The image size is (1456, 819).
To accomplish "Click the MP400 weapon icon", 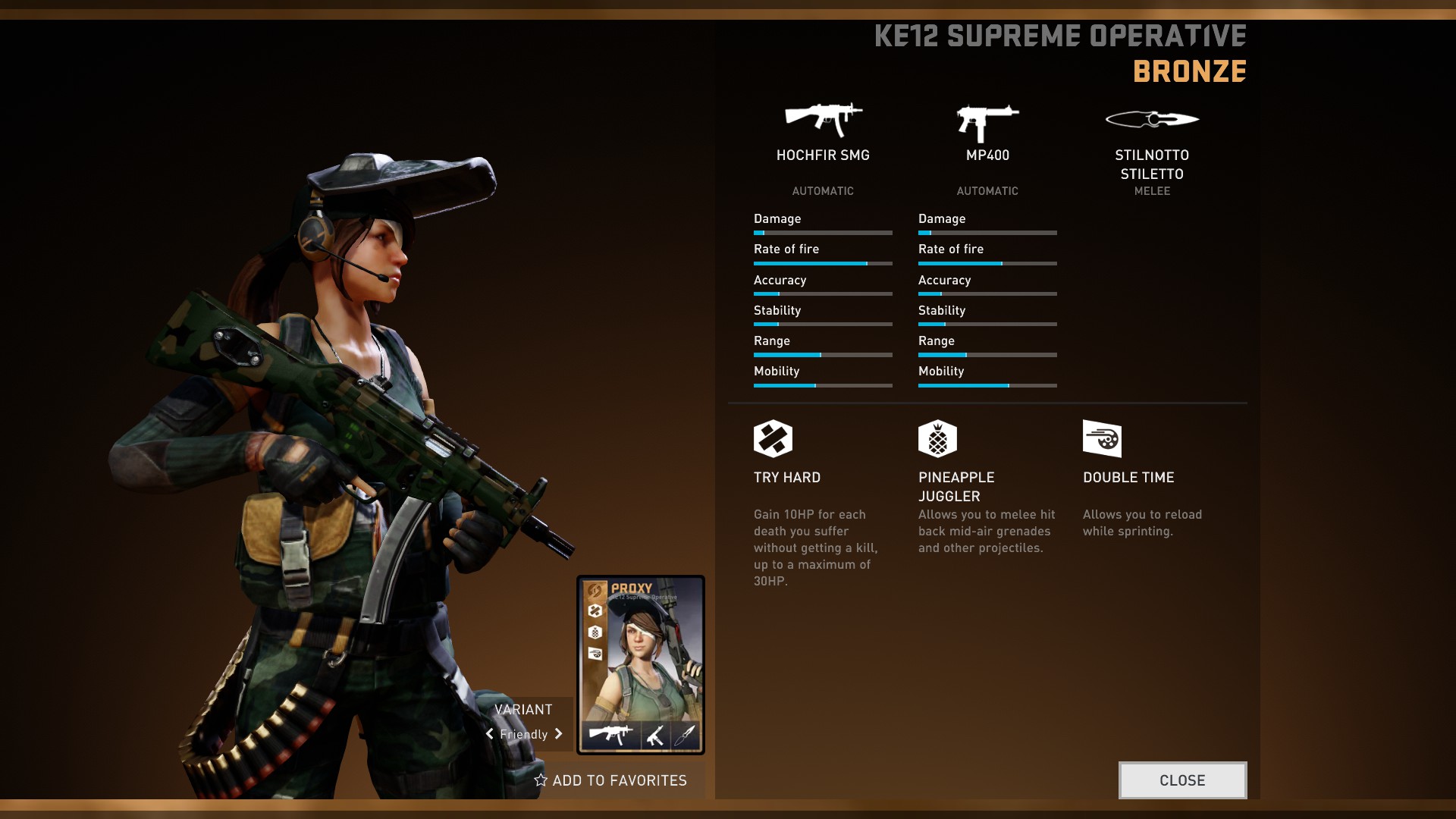I will 987,122.
